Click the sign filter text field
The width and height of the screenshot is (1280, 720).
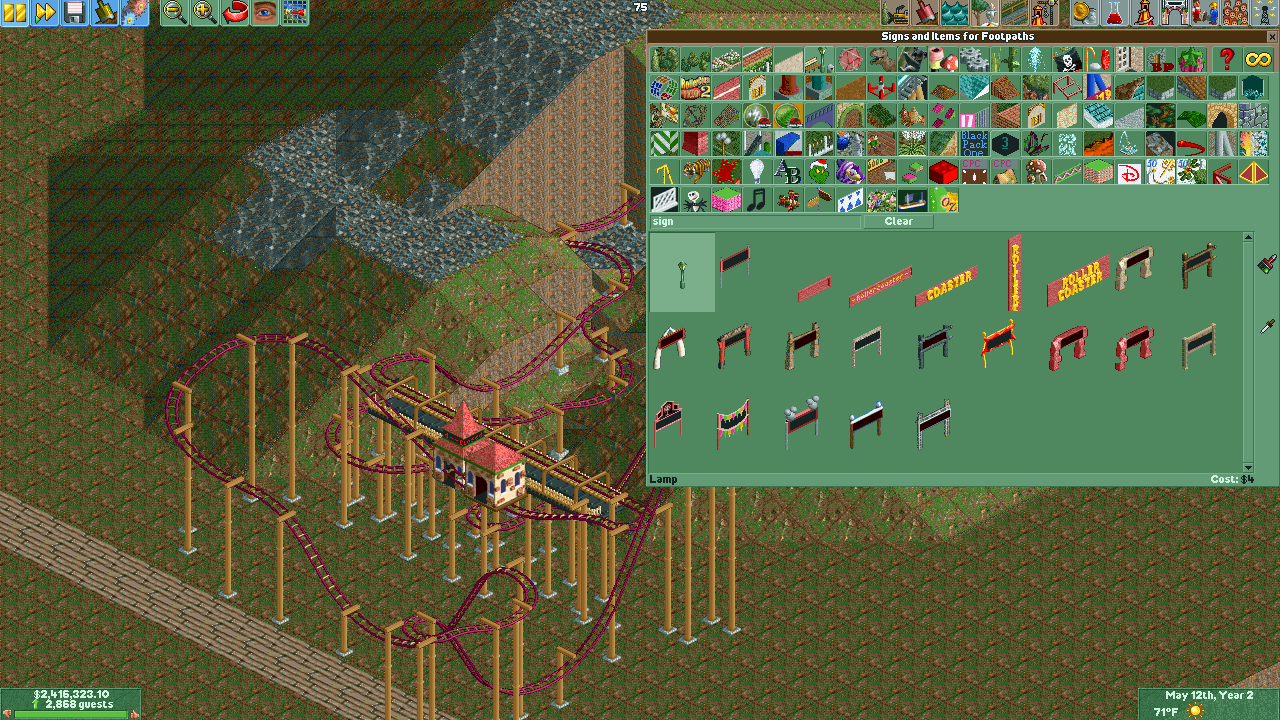click(755, 221)
